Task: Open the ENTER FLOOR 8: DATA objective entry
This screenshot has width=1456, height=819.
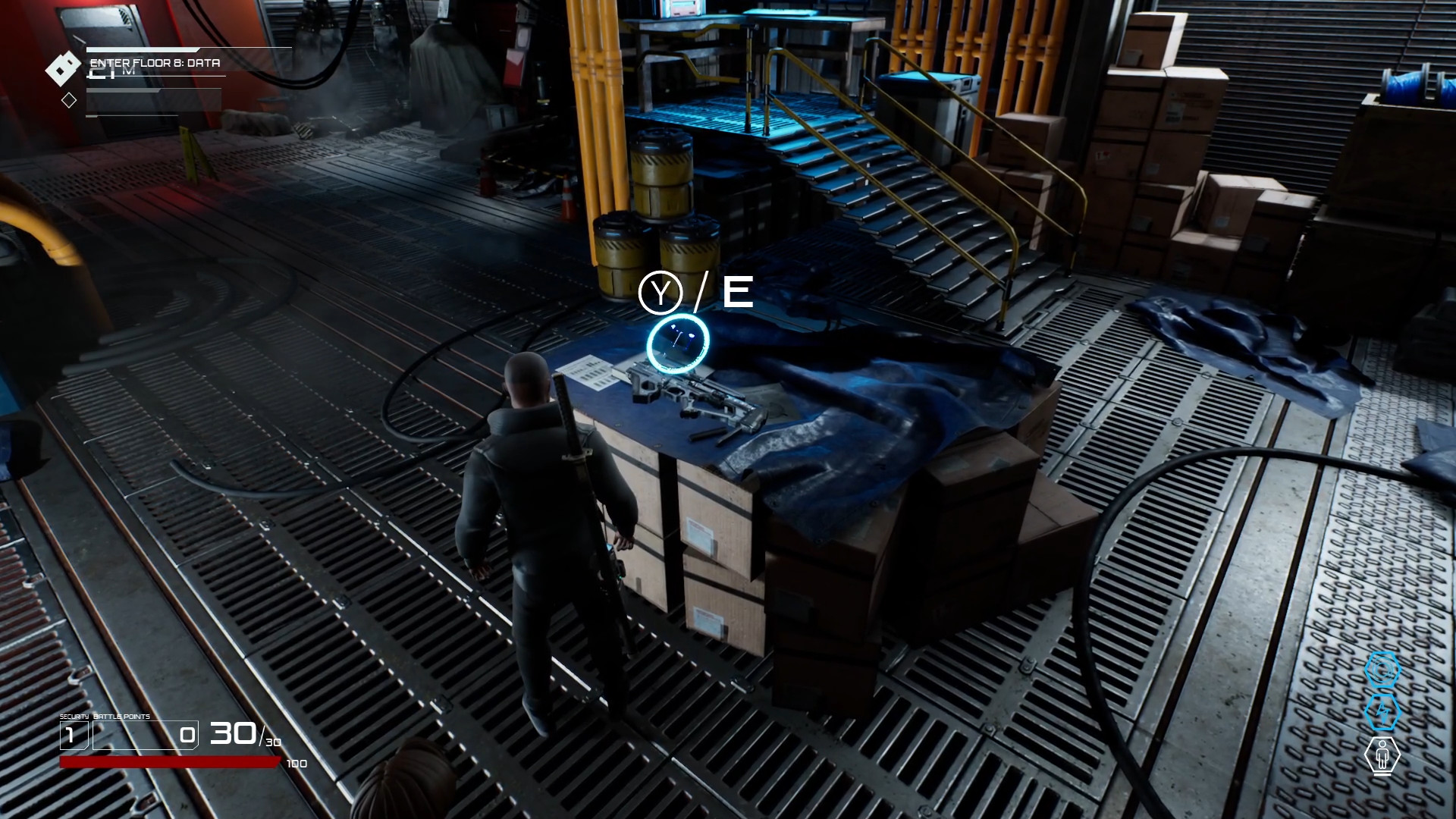Action: 155,64
